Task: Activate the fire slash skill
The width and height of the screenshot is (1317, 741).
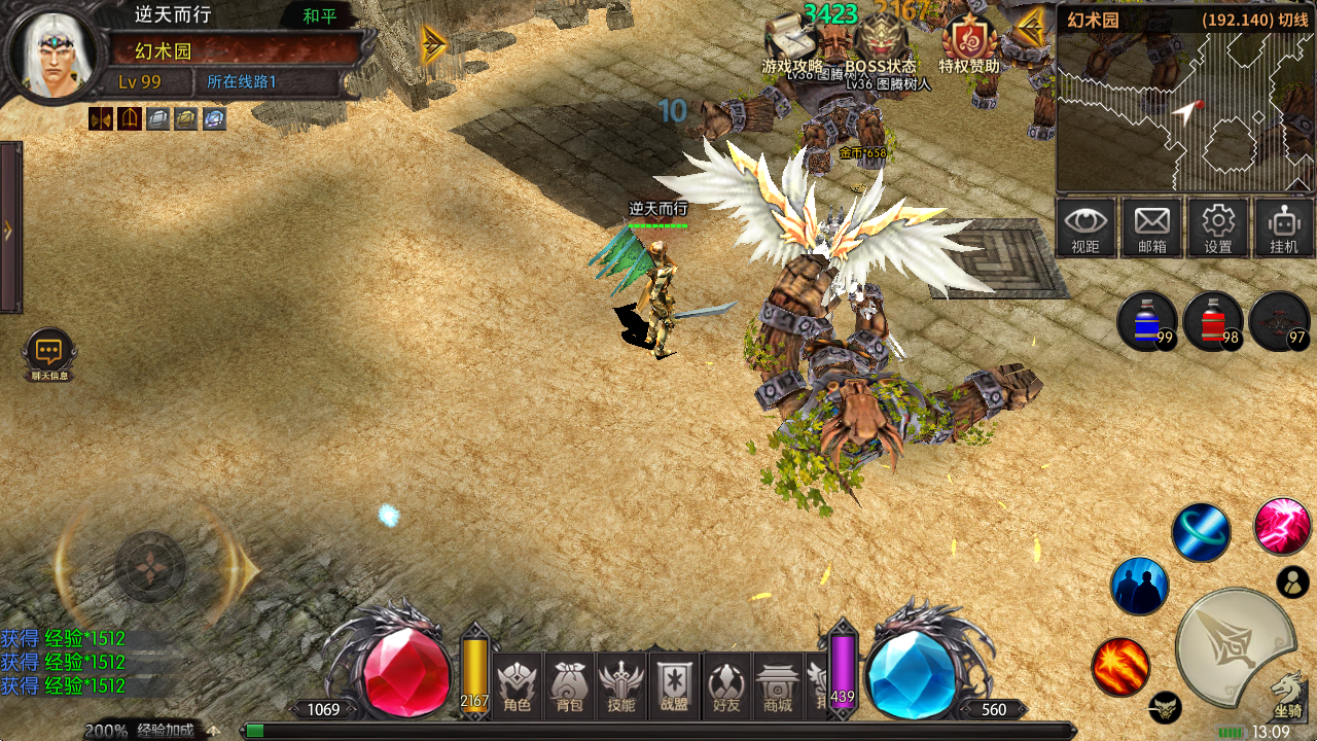Action: point(1120,667)
